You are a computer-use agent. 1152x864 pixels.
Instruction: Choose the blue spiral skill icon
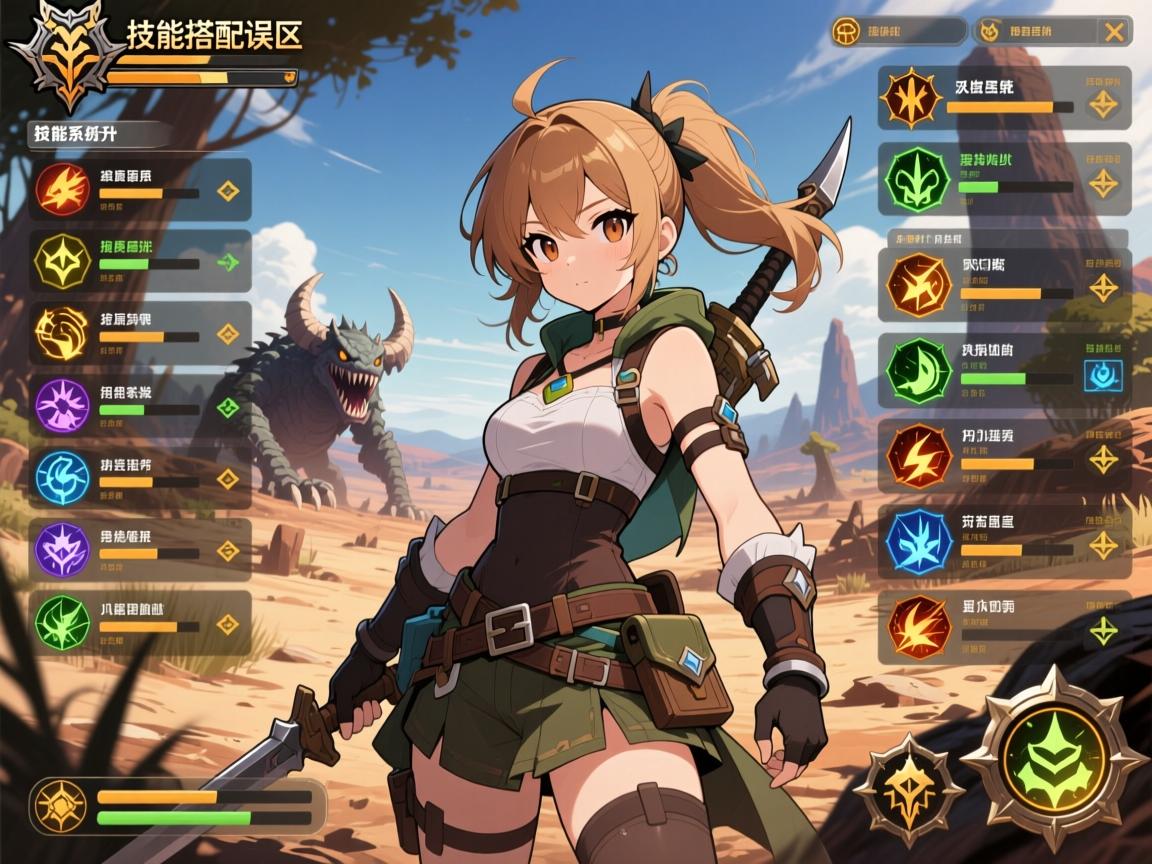click(x=62, y=476)
